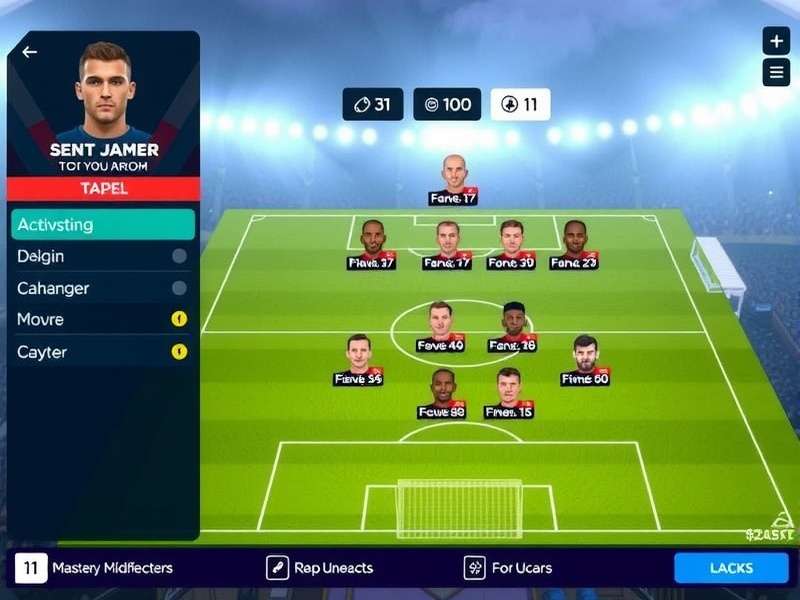Toggle the Delgin option
Screen dimensions: 800x600
click(179, 256)
